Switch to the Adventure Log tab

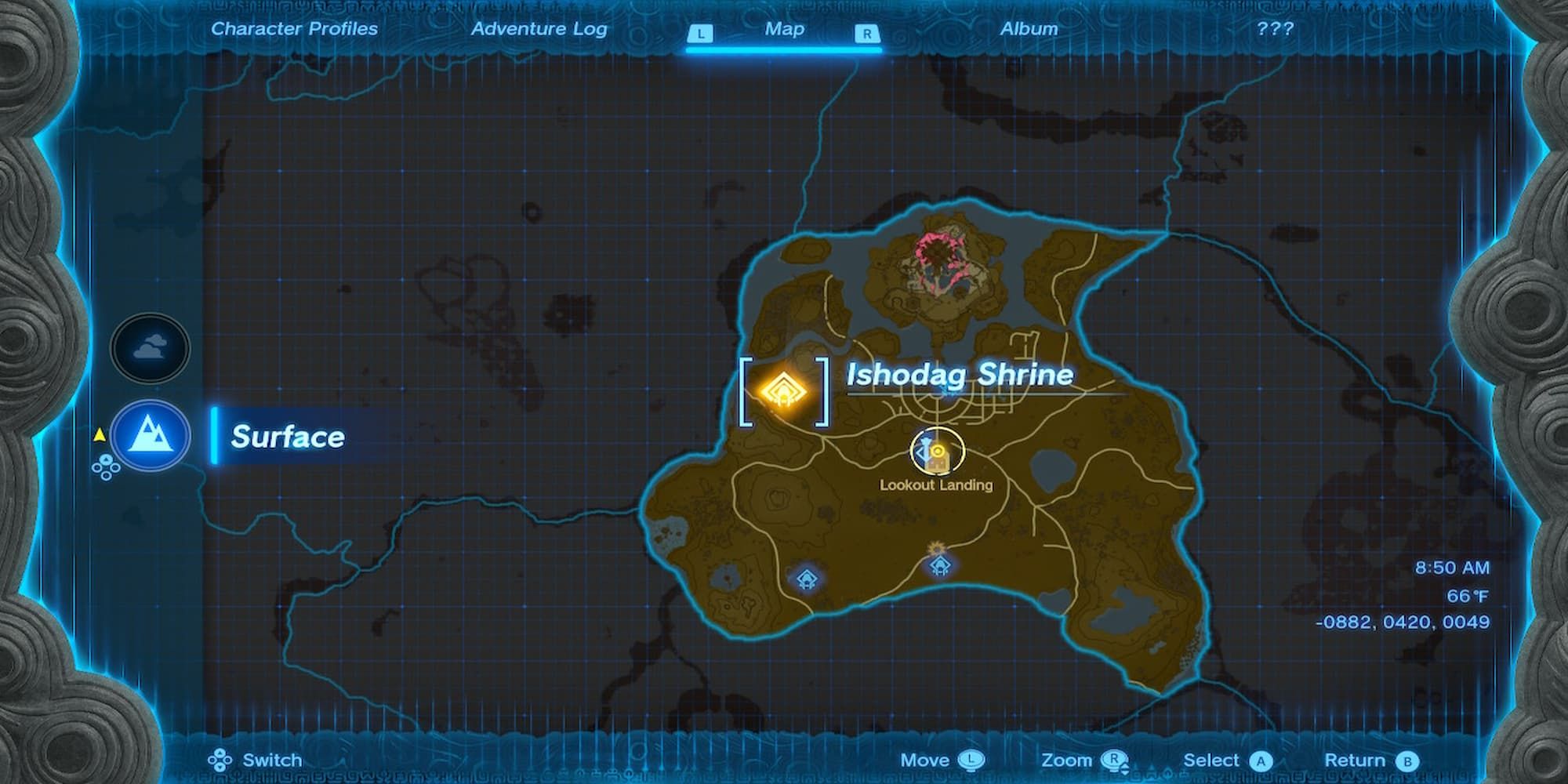pyautogui.click(x=539, y=29)
